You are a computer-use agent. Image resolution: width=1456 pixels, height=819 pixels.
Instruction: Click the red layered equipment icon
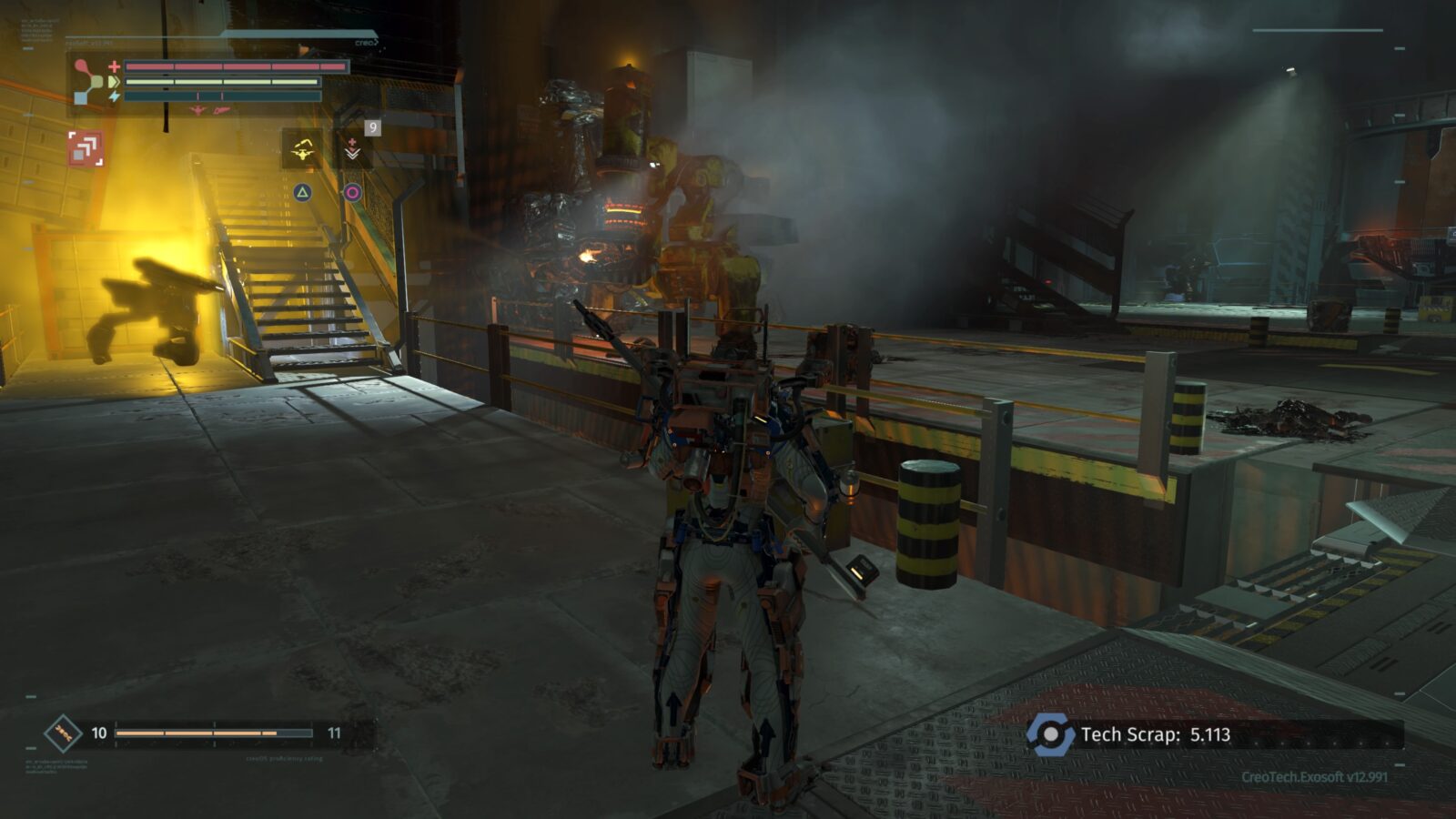86,149
